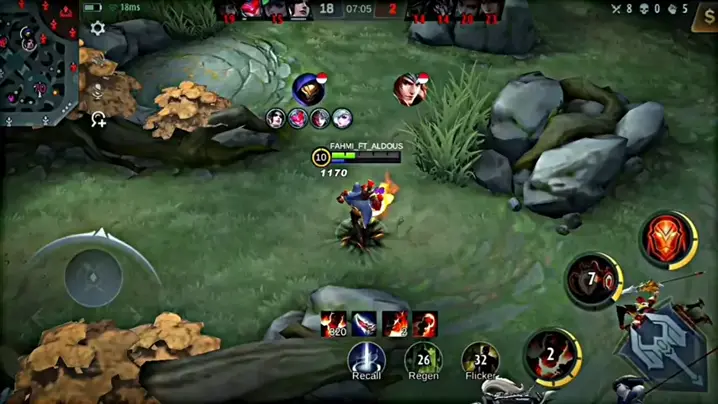Viewport: 718px width, 404px height.
Task: Activate the Recall spell
Action: click(x=366, y=359)
